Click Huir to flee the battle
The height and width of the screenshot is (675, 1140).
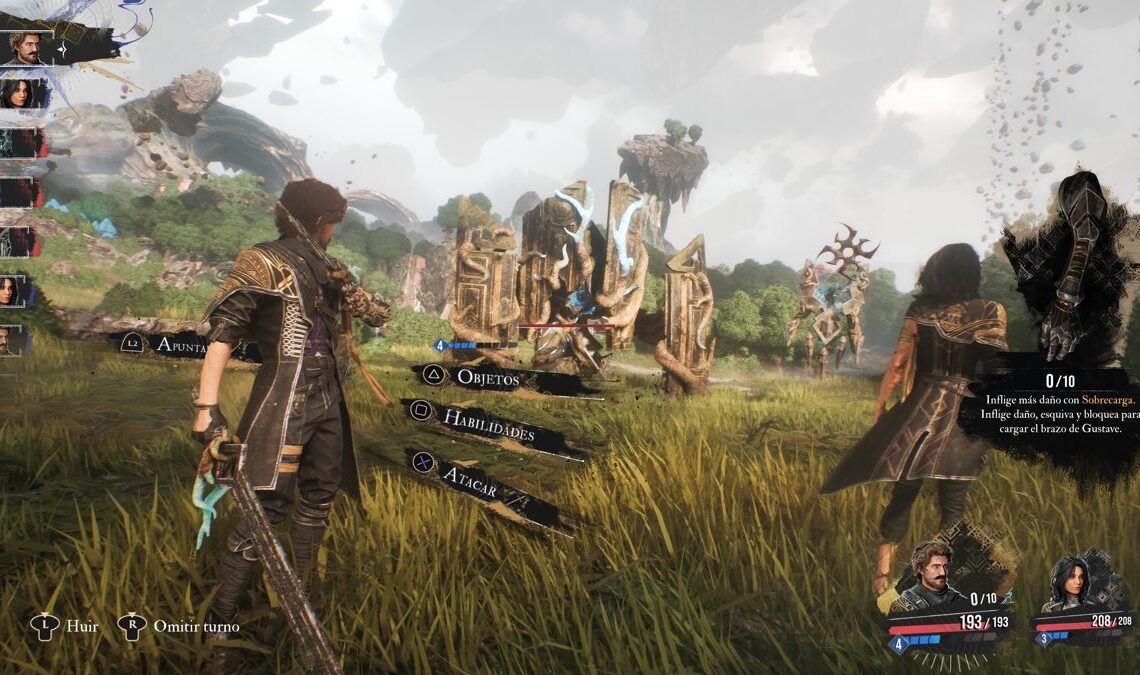tap(81, 626)
